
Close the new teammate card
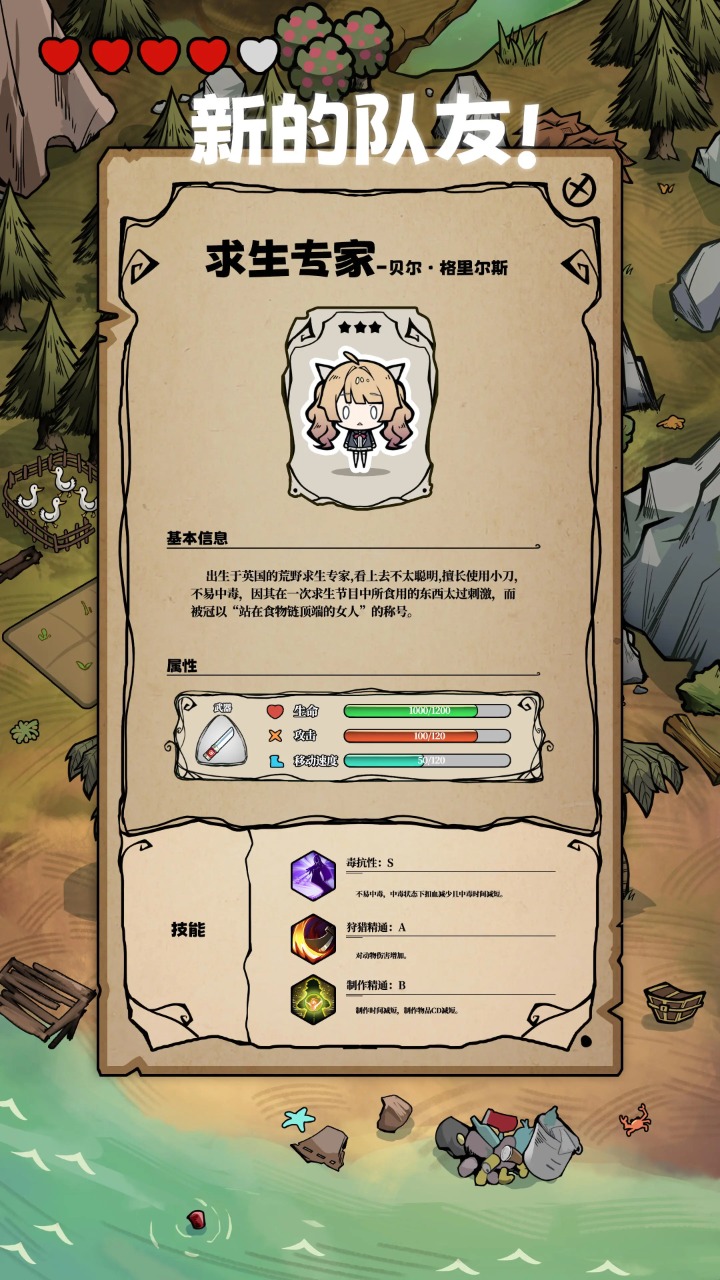(577, 189)
